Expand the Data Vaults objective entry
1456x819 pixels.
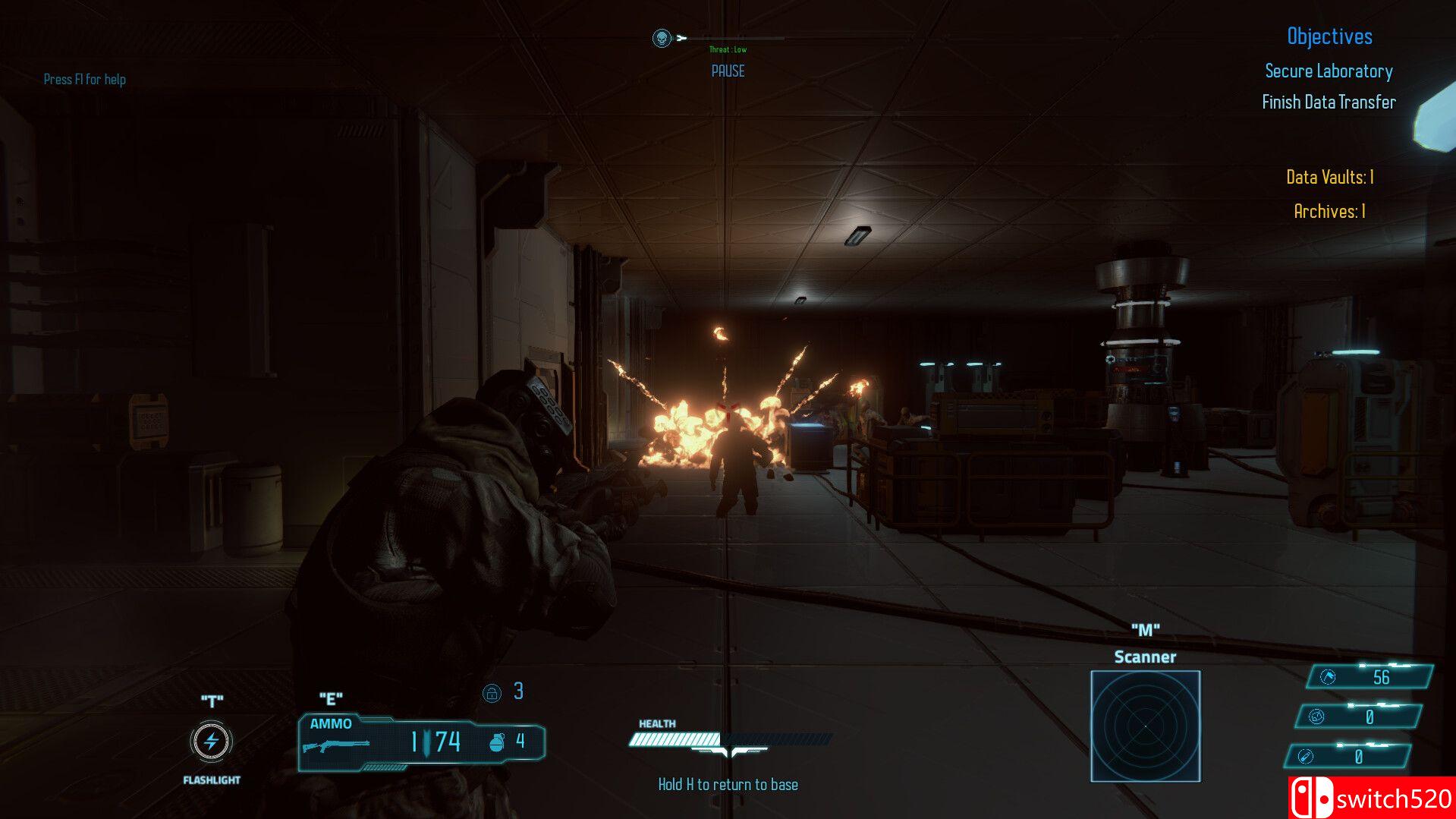(1330, 177)
